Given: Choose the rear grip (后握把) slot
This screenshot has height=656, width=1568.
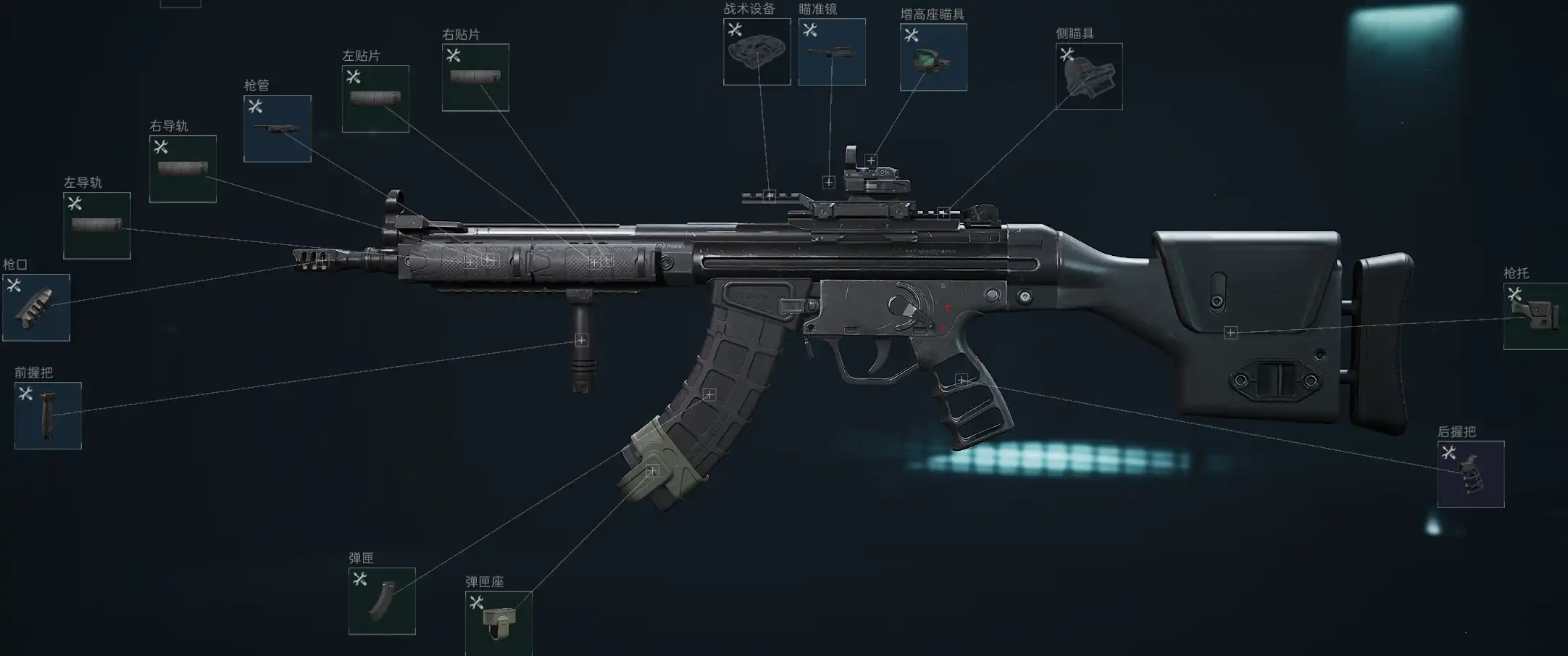Looking at the screenshot, I should (x=1471, y=474).
